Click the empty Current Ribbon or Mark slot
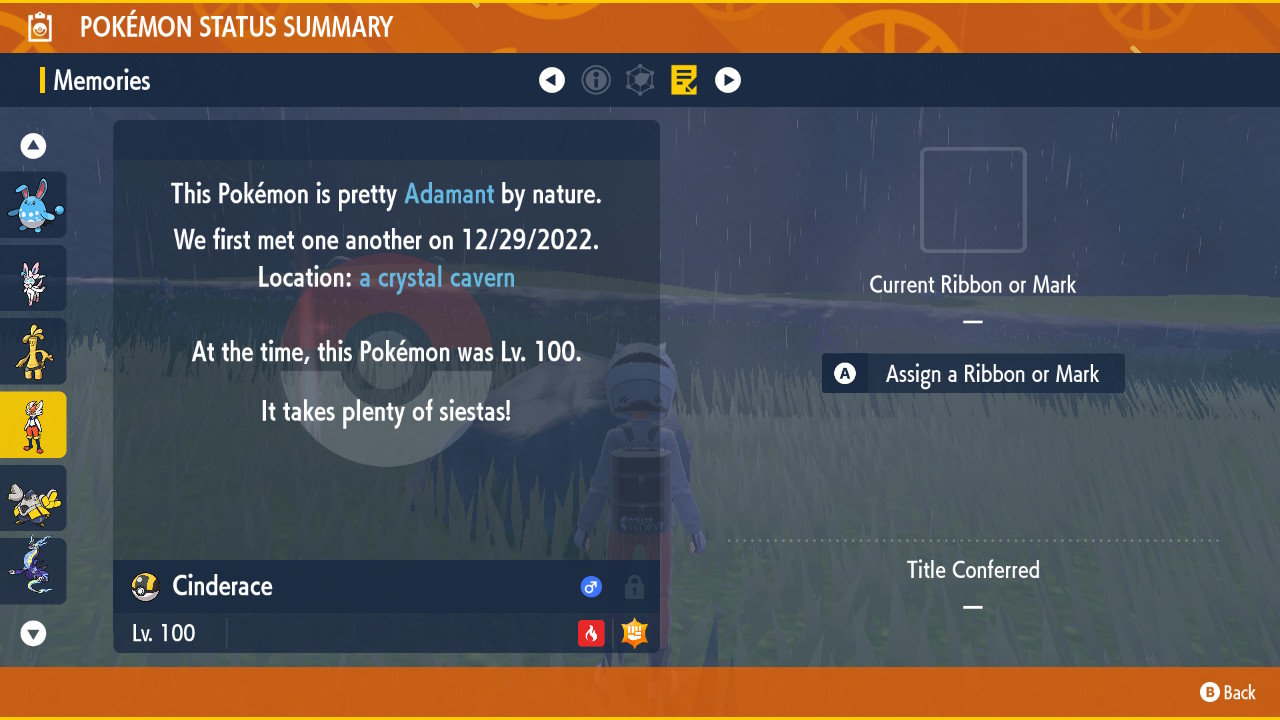 (973, 200)
